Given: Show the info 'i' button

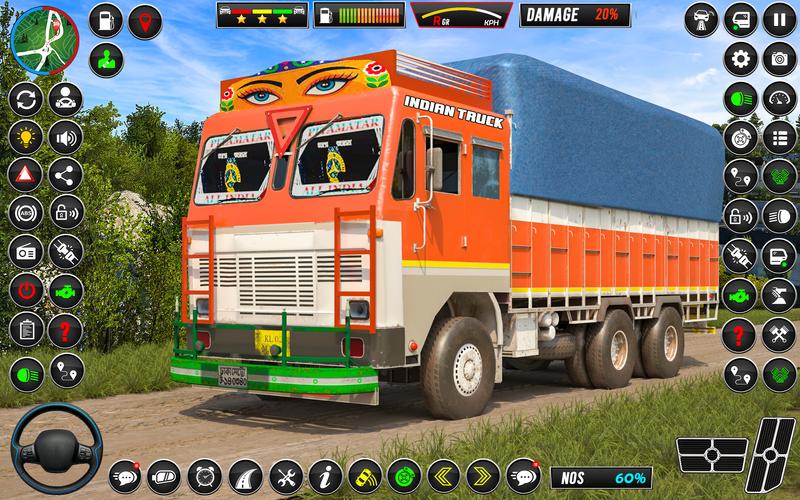Looking at the screenshot, I should pyautogui.click(x=325, y=474).
